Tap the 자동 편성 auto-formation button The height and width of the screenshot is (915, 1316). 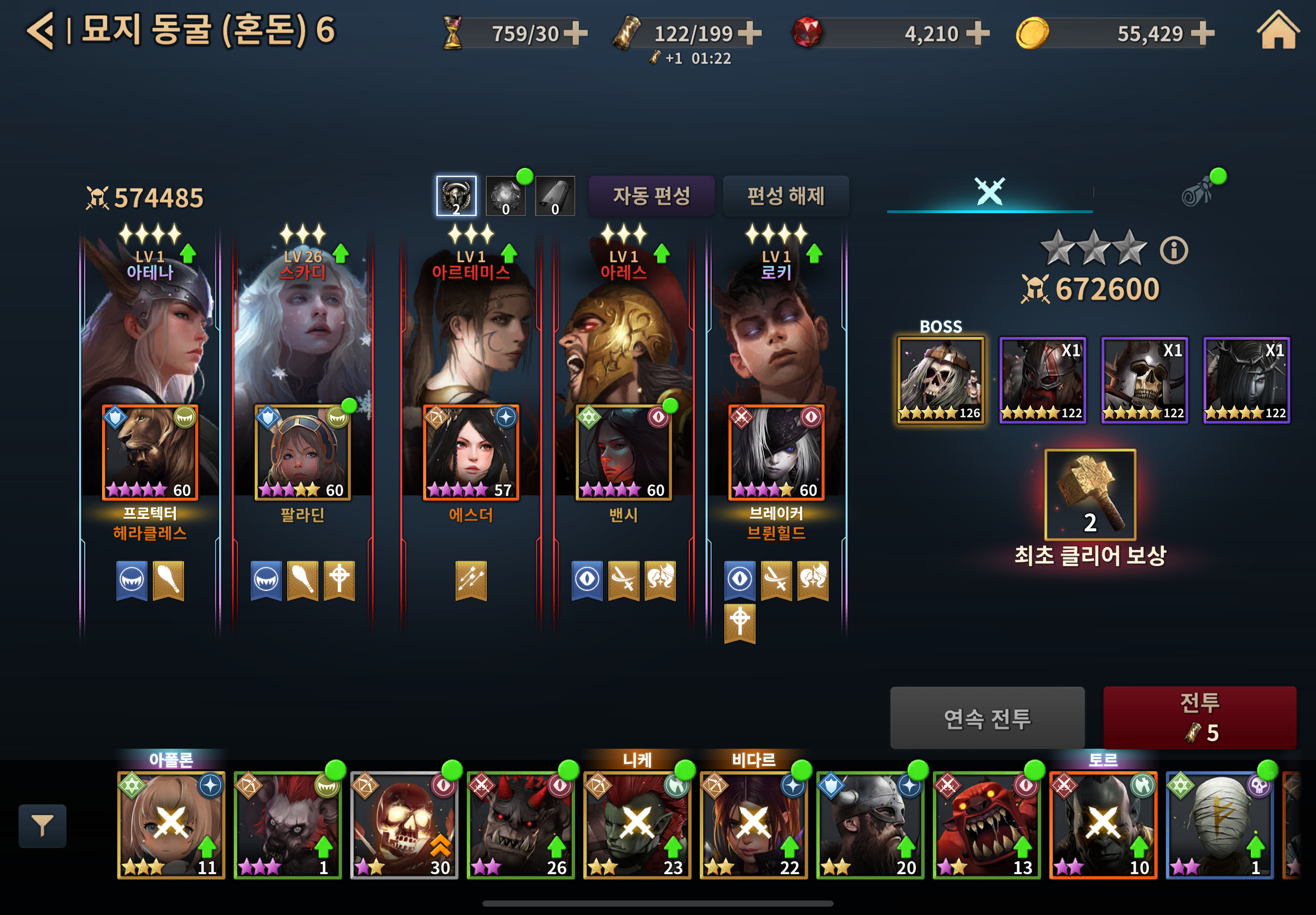point(651,196)
